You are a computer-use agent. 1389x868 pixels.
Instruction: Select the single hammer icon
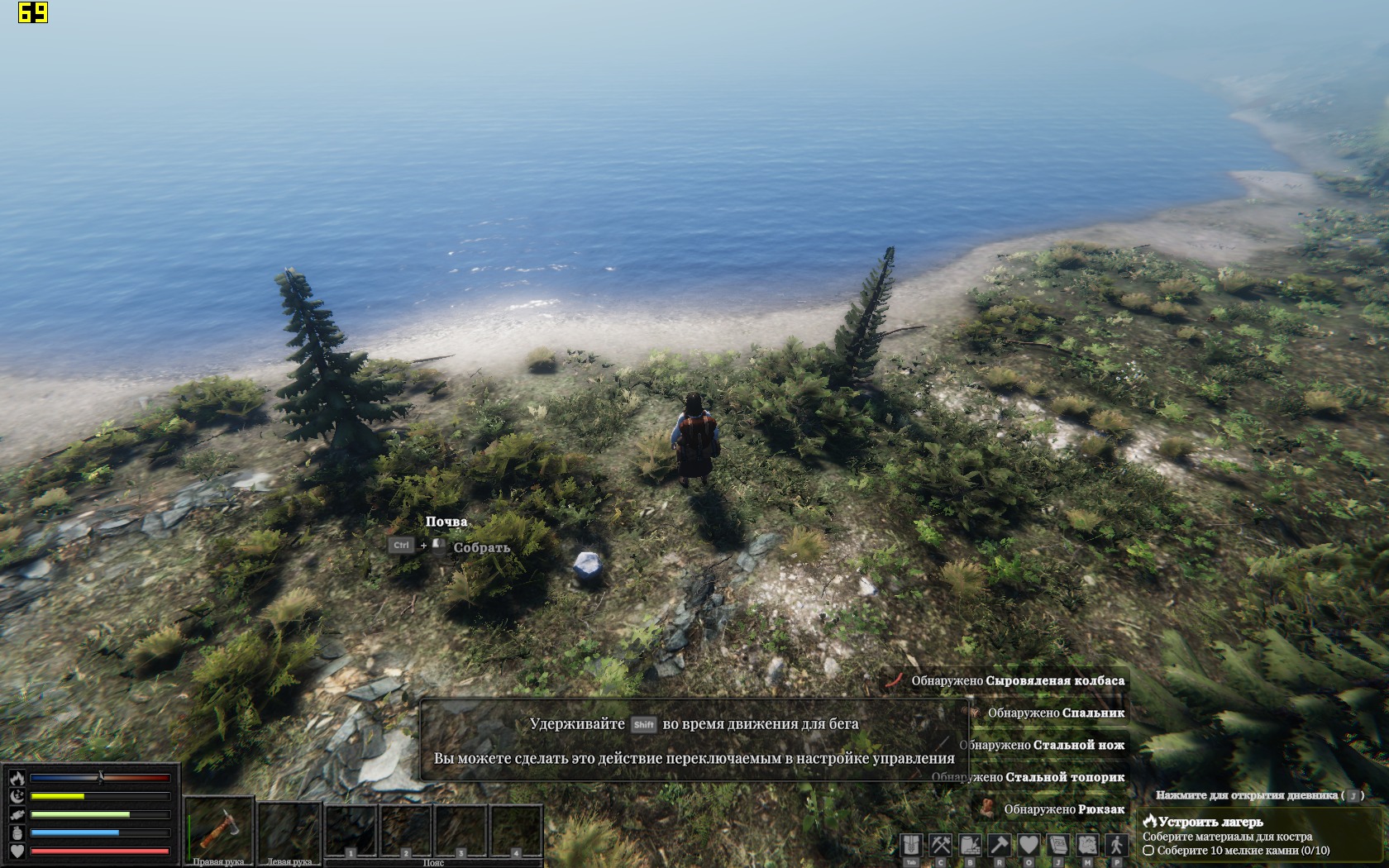pos(1000,845)
